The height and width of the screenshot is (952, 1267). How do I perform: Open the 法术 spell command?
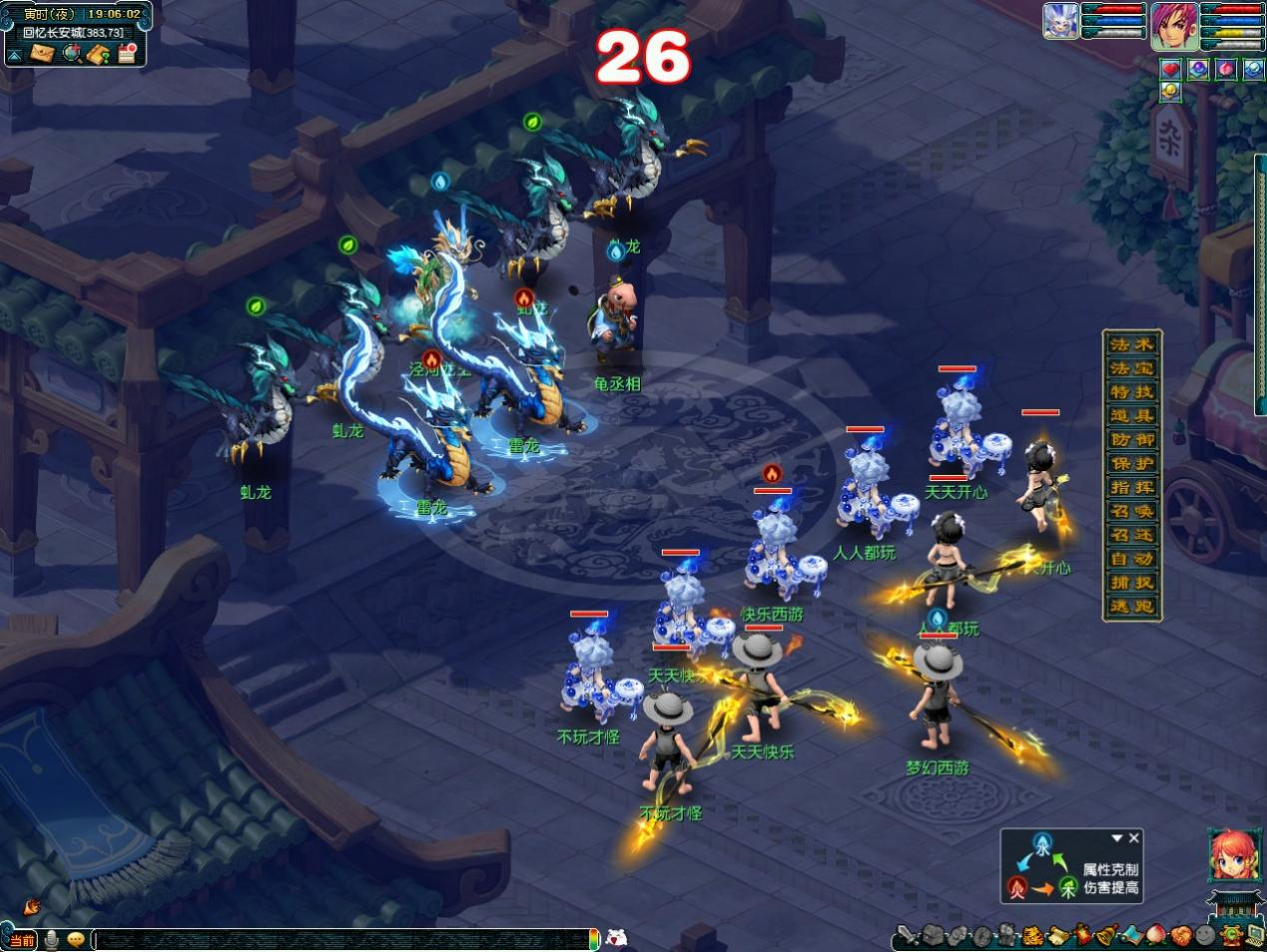(x=1131, y=344)
